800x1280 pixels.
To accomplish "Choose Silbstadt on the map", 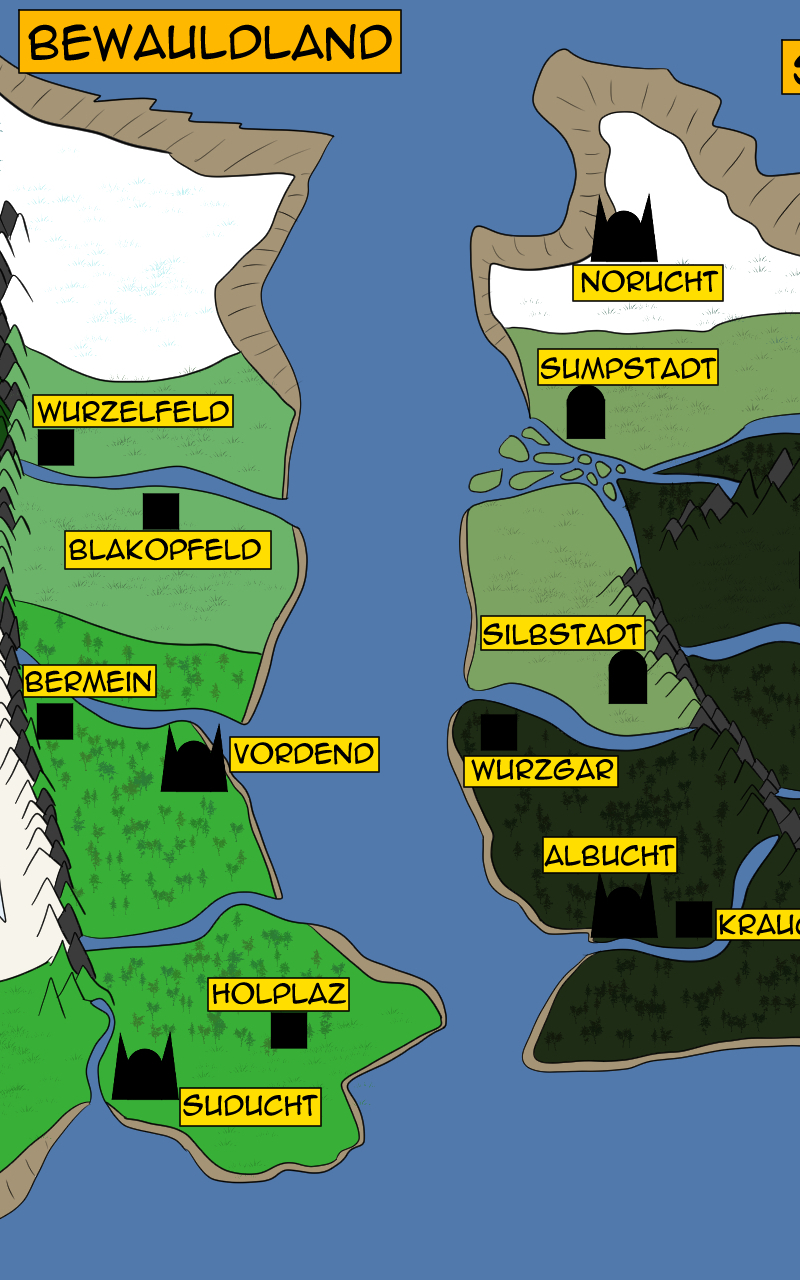I will tap(628, 678).
